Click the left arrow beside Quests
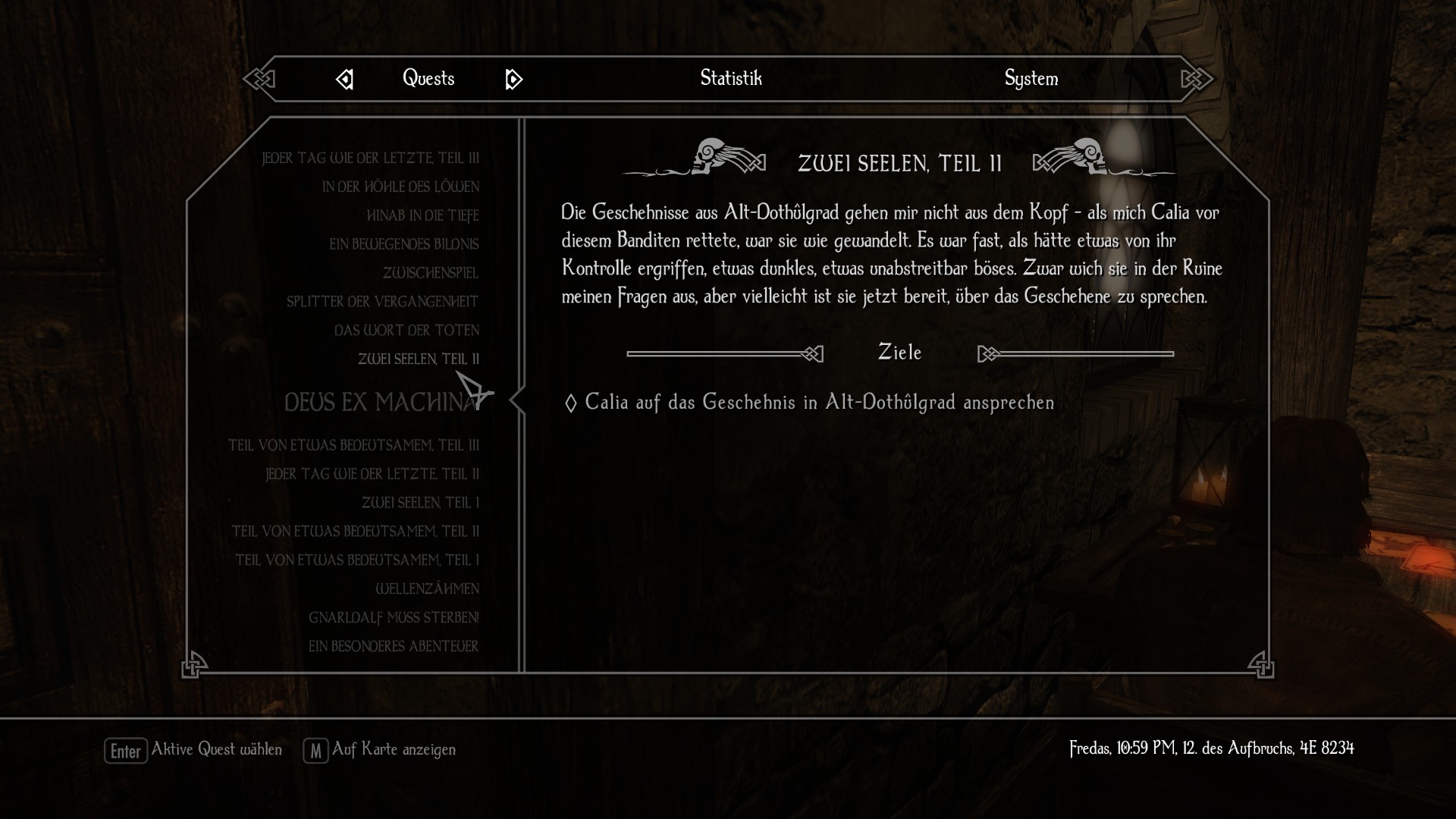This screenshot has width=1456, height=819. pos(345,79)
